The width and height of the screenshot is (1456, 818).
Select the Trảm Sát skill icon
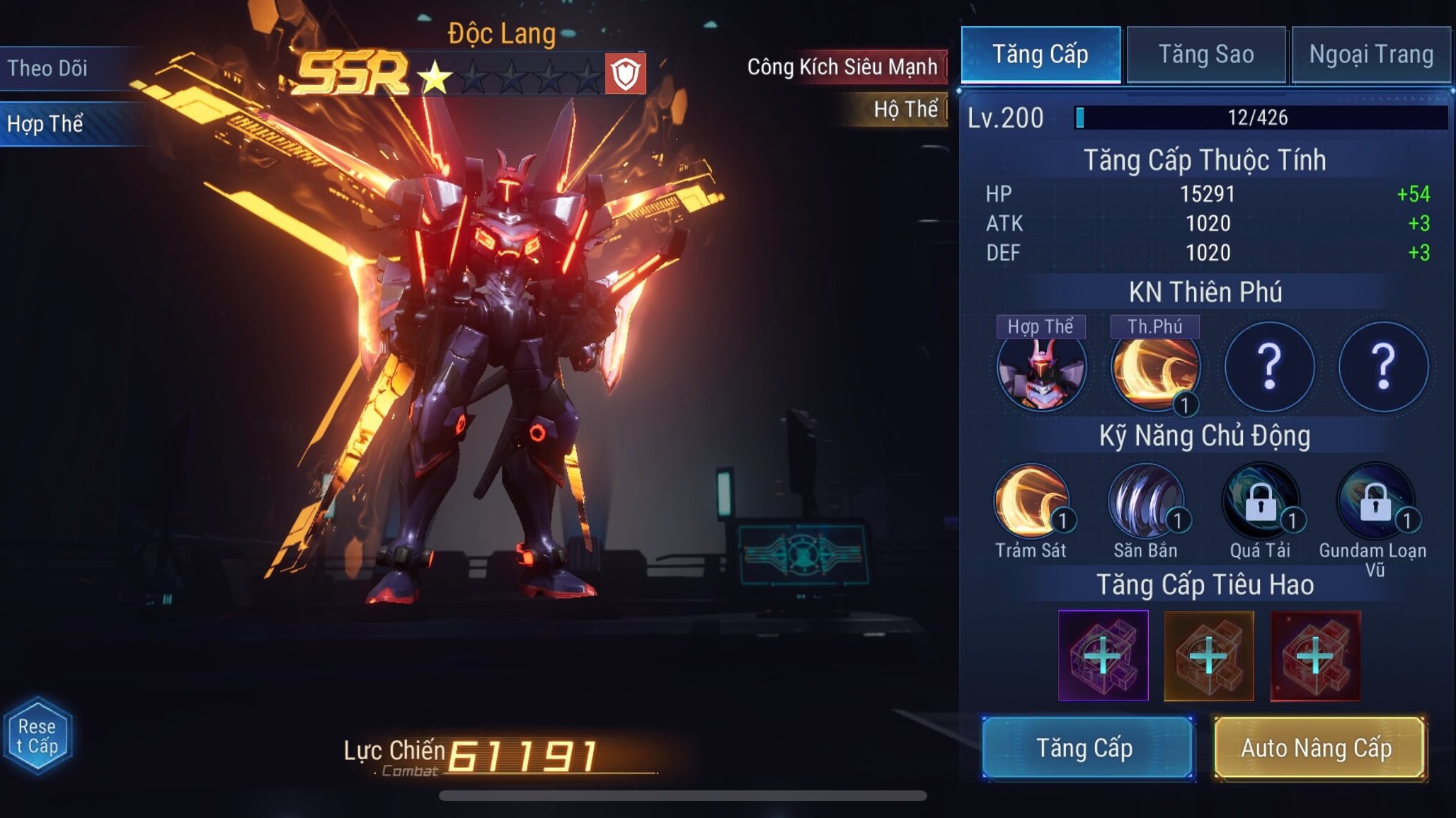[x=1031, y=503]
